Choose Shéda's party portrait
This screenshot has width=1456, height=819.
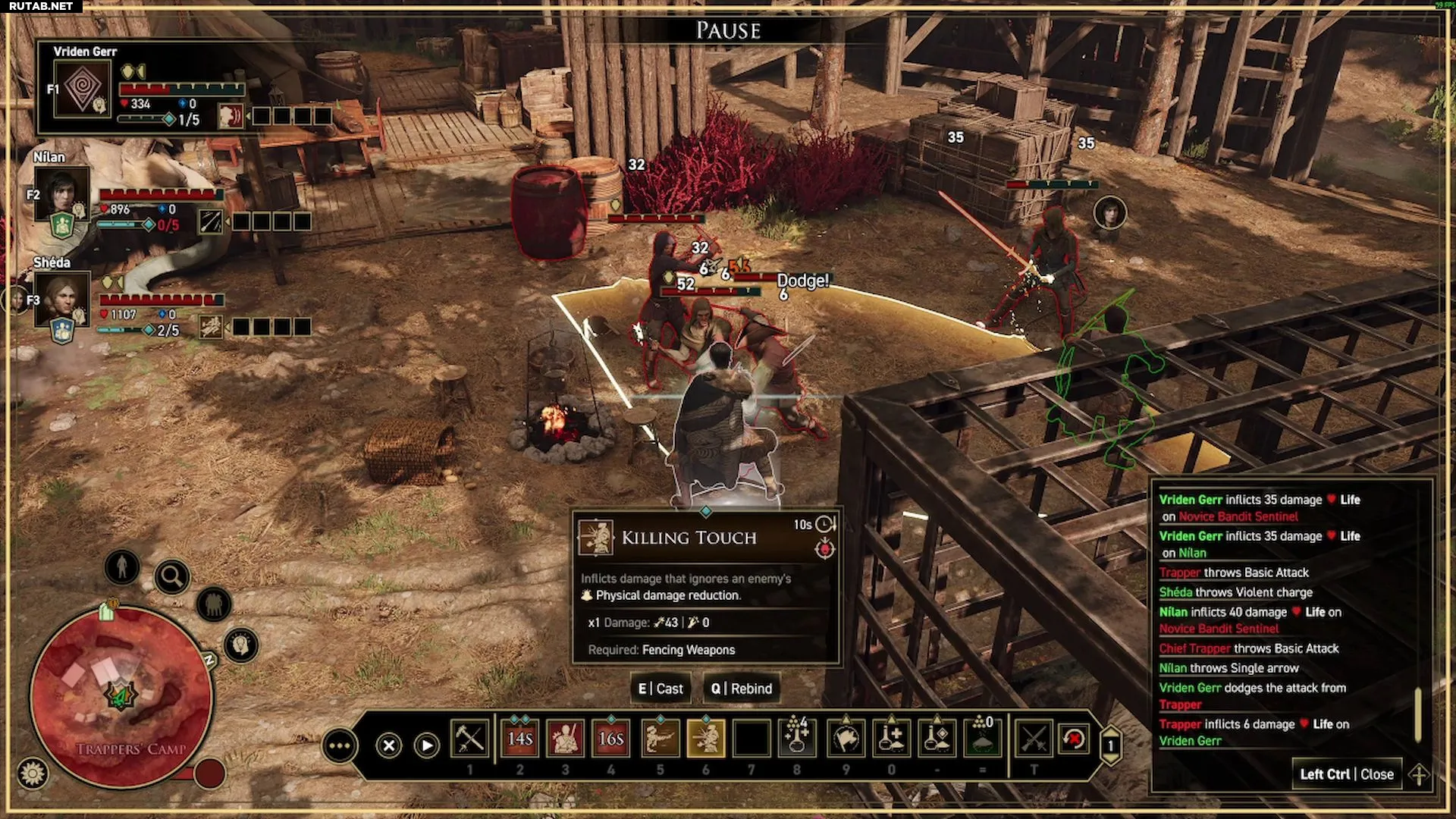click(x=61, y=298)
